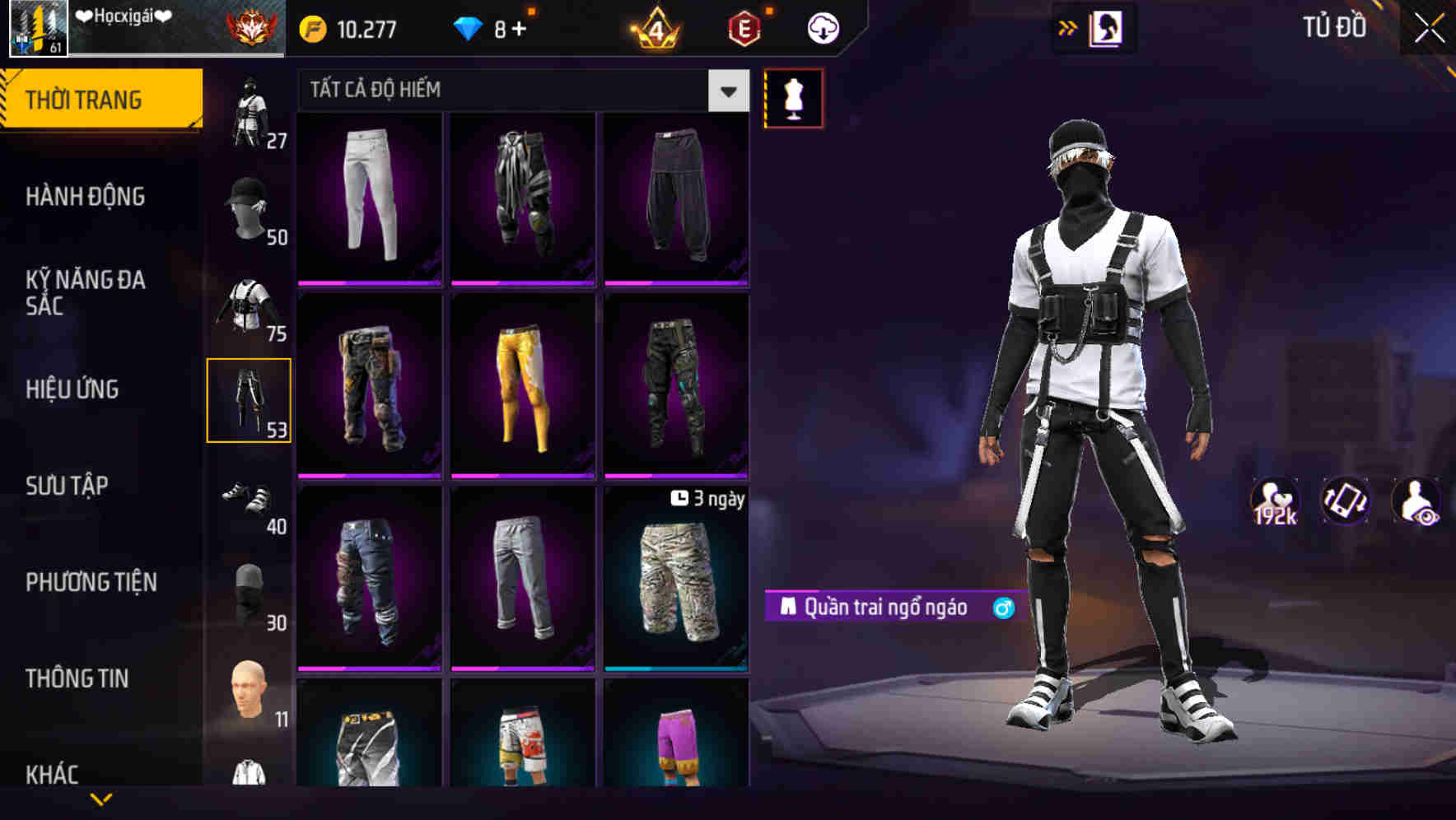The width and height of the screenshot is (1456, 820).
Task: Toggle the mannequin display icon
Action: pyautogui.click(x=792, y=96)
